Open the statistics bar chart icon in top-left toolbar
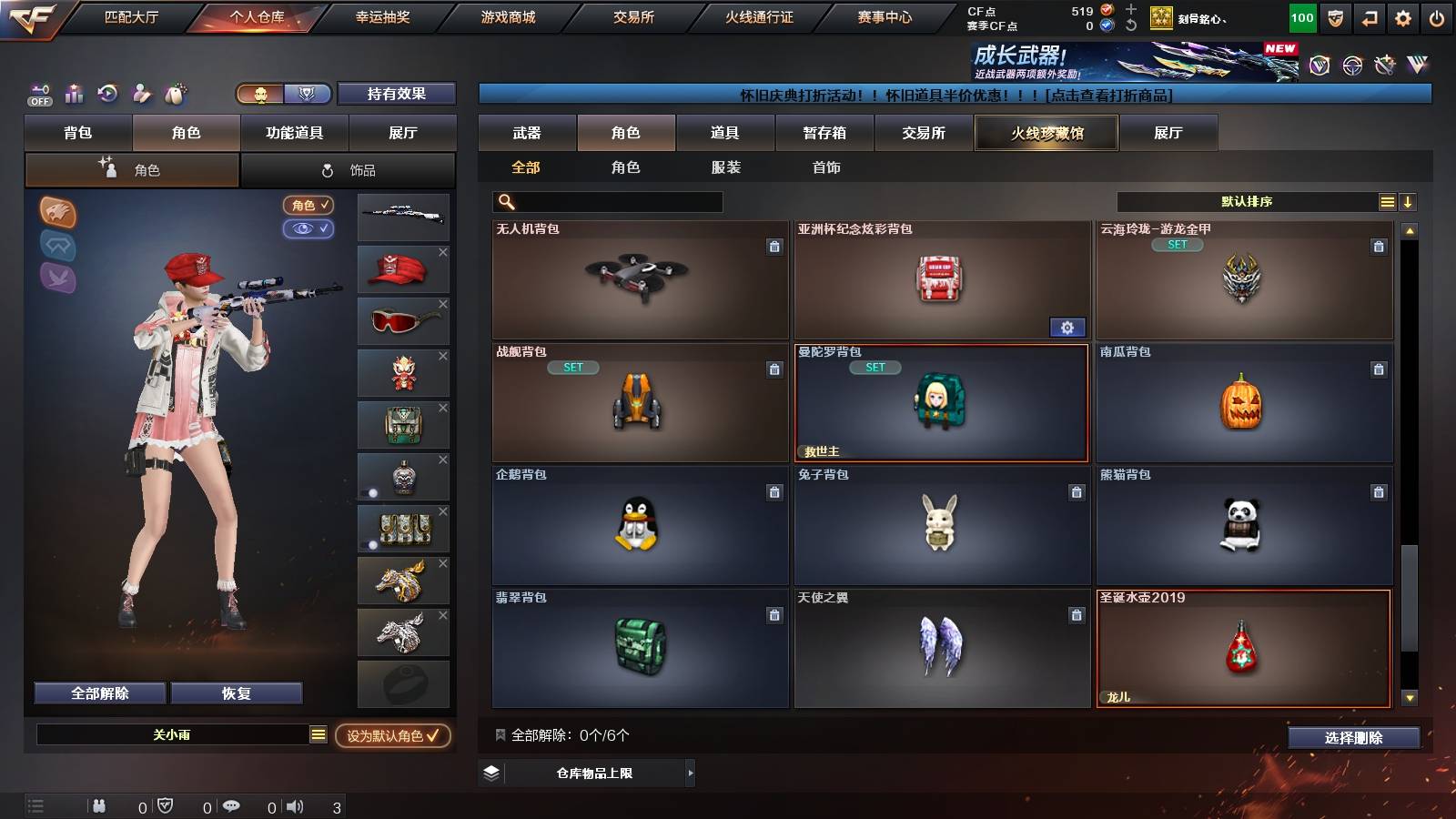This screenshot has height=819, width=1456. (74, 94)
